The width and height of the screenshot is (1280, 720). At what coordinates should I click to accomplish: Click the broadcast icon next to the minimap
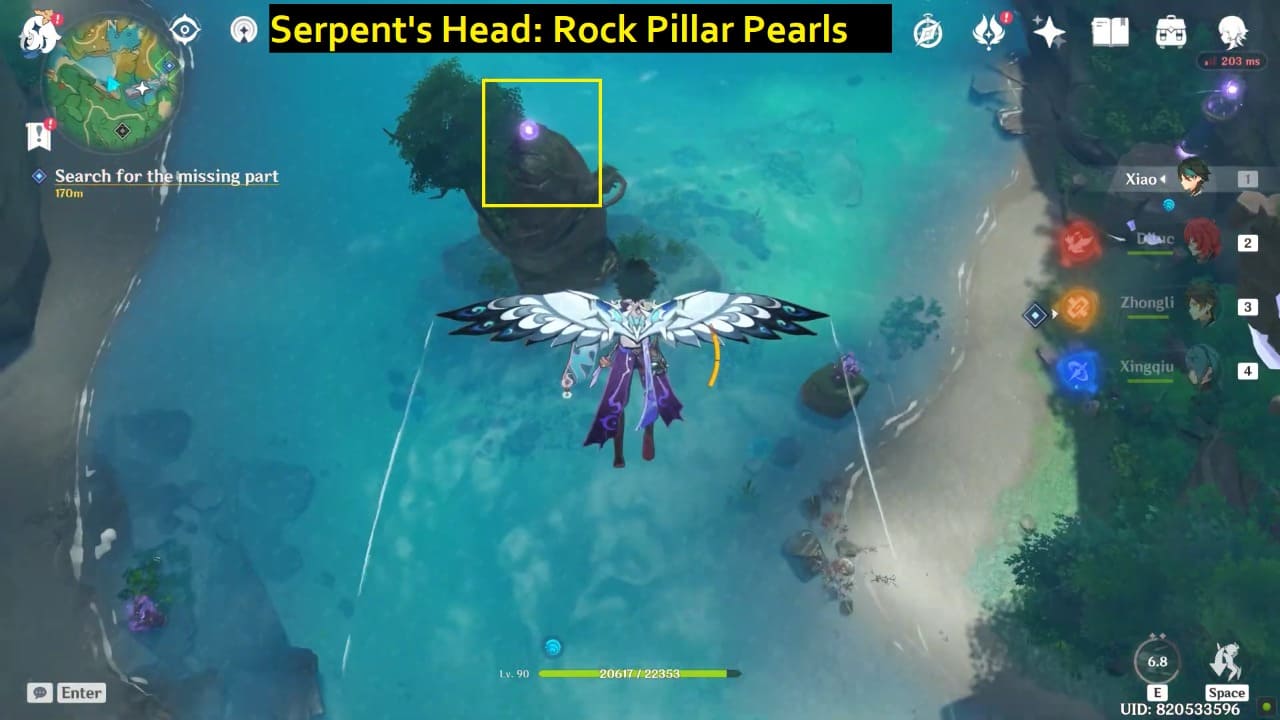click(x=243, y=30)
